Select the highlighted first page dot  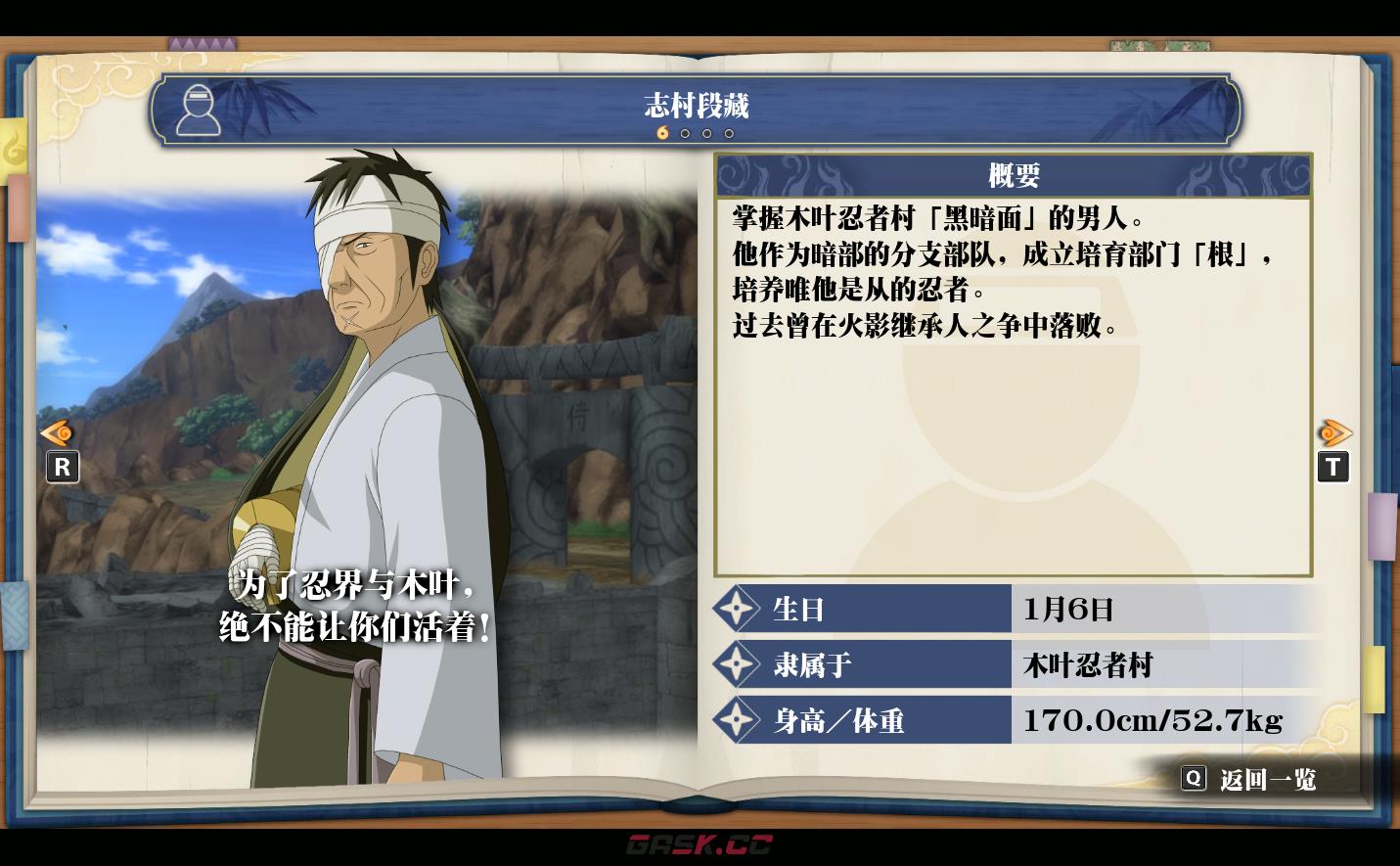[x=662, y=133]
